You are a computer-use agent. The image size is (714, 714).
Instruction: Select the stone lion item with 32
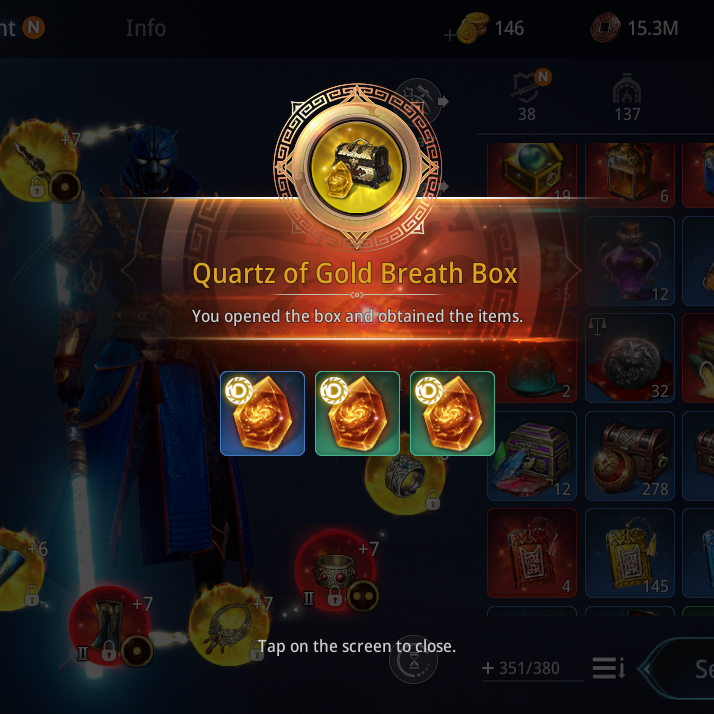pos(630,357)
